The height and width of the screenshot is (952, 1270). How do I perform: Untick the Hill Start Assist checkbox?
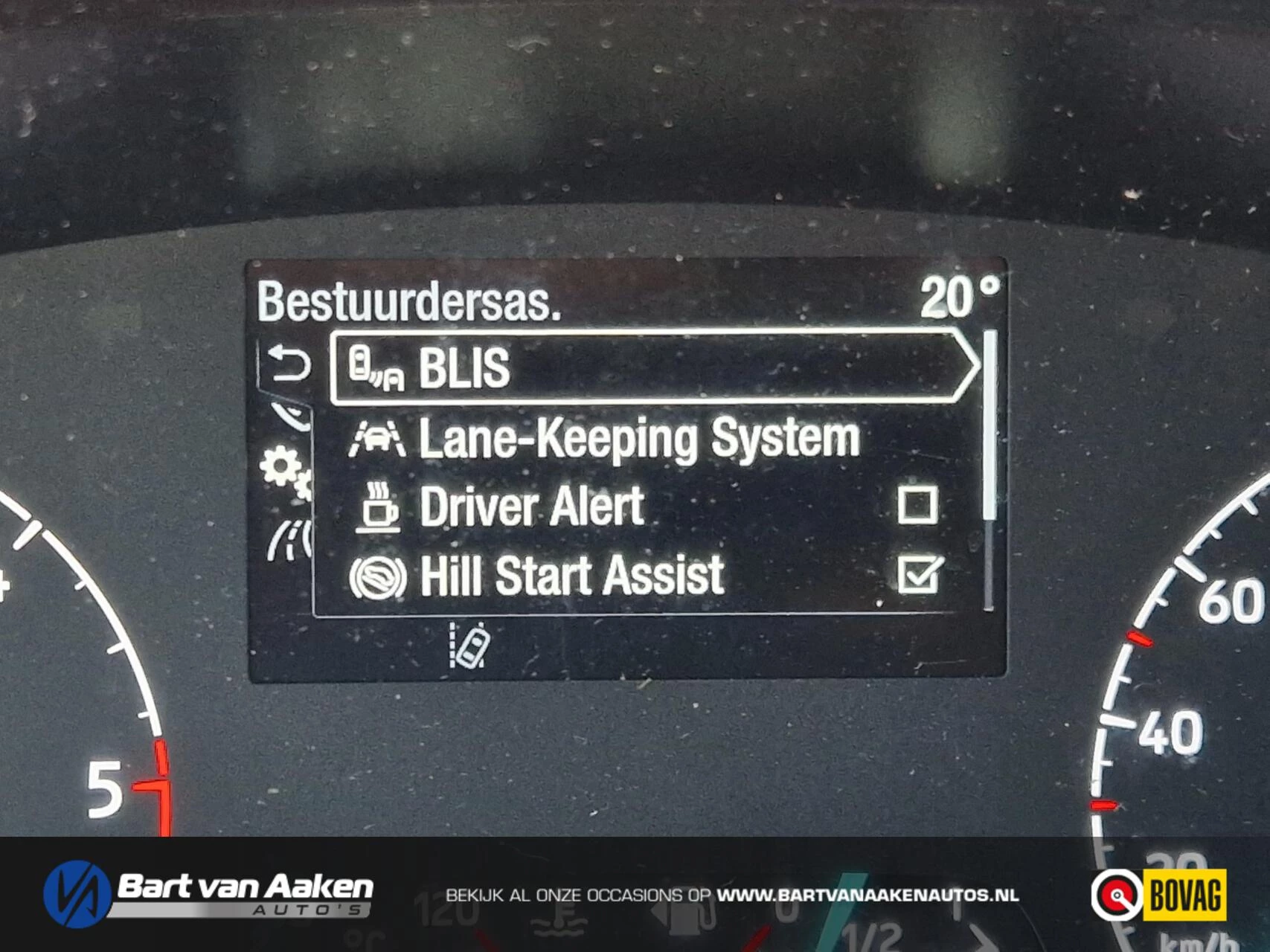(919, 575)
